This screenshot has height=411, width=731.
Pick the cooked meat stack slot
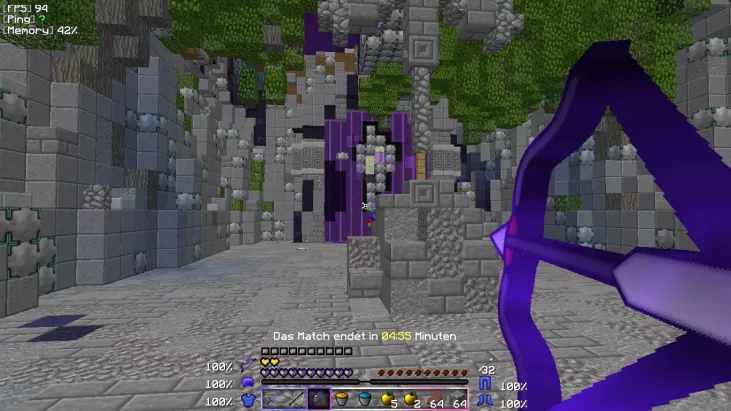(x=434, y=399)
